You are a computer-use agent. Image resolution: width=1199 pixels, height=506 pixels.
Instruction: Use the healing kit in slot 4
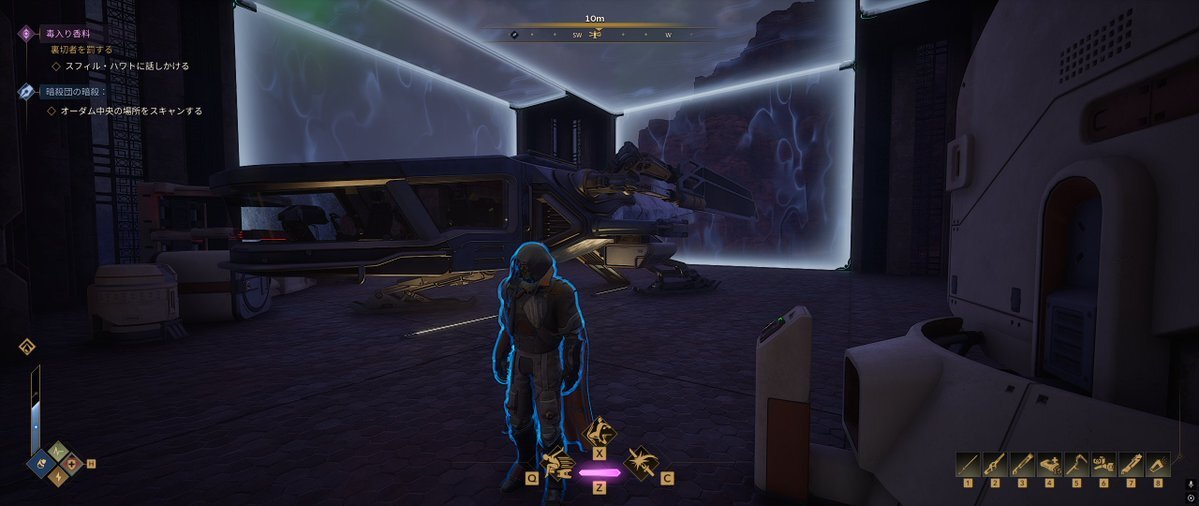(1049, 464)
